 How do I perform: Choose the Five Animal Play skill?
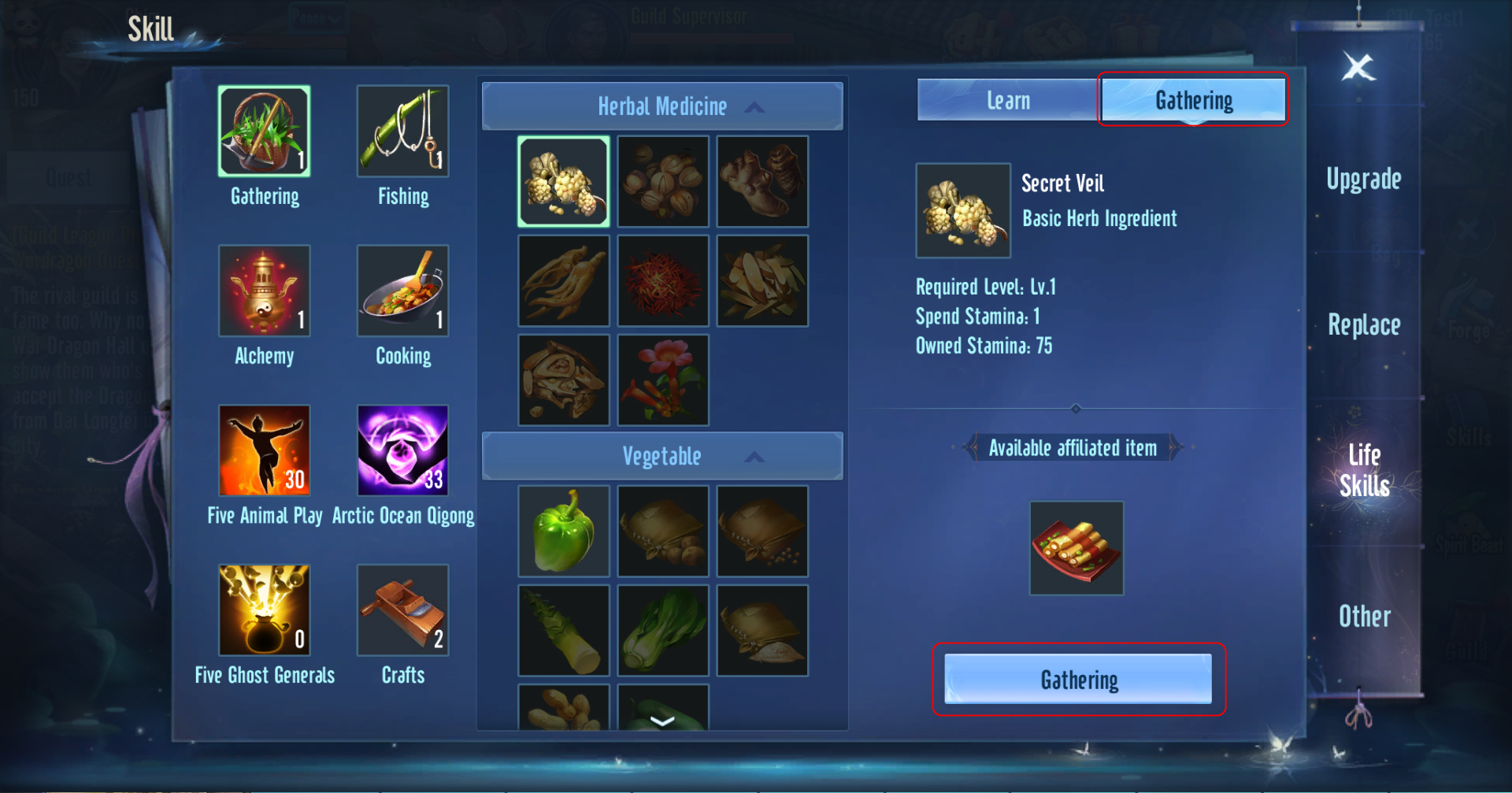click(265, 450)
